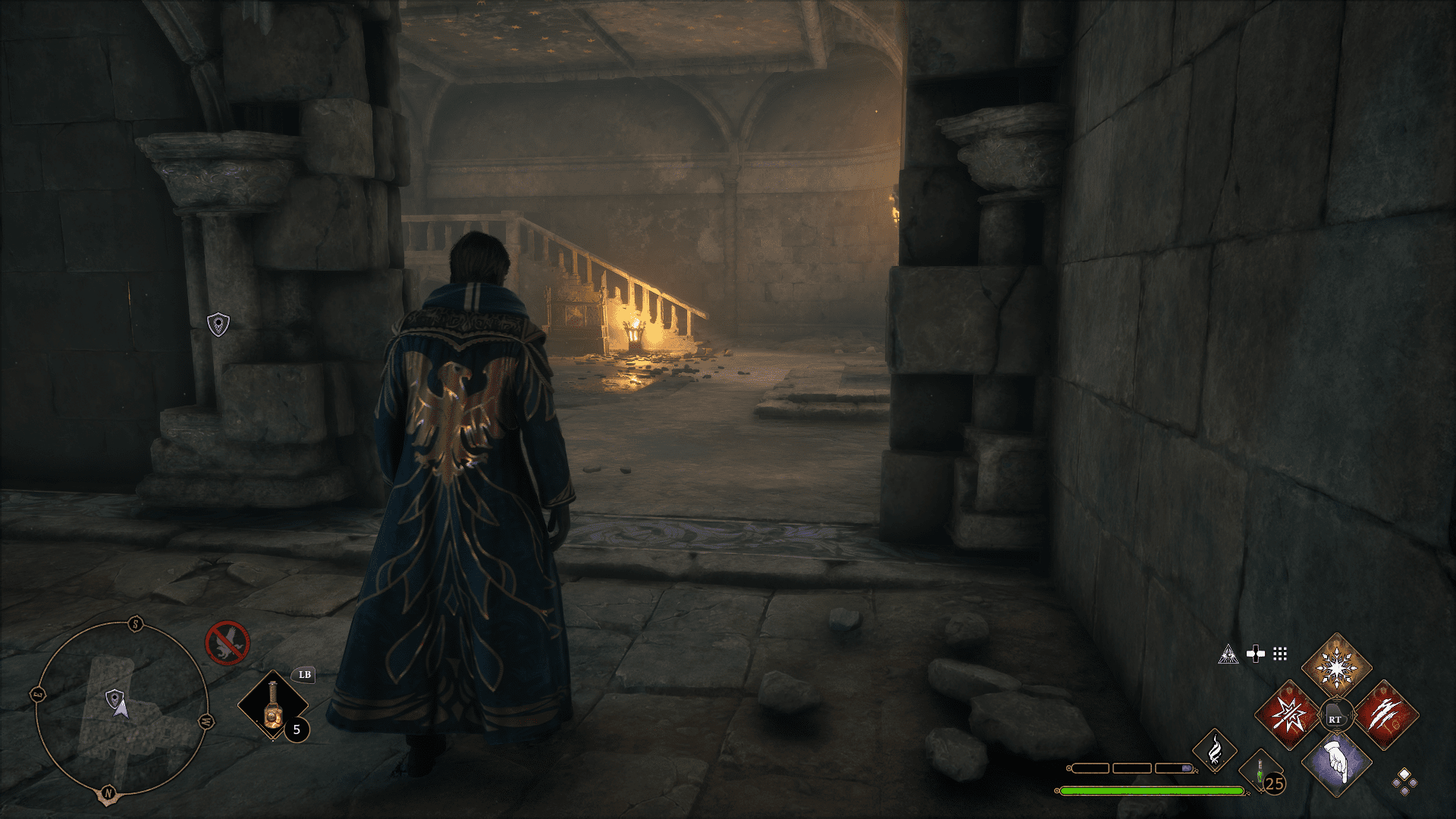Viewport: 1456px width, 819px height.
Task: Switch to the top spell set diamond
Action: 1404,773
